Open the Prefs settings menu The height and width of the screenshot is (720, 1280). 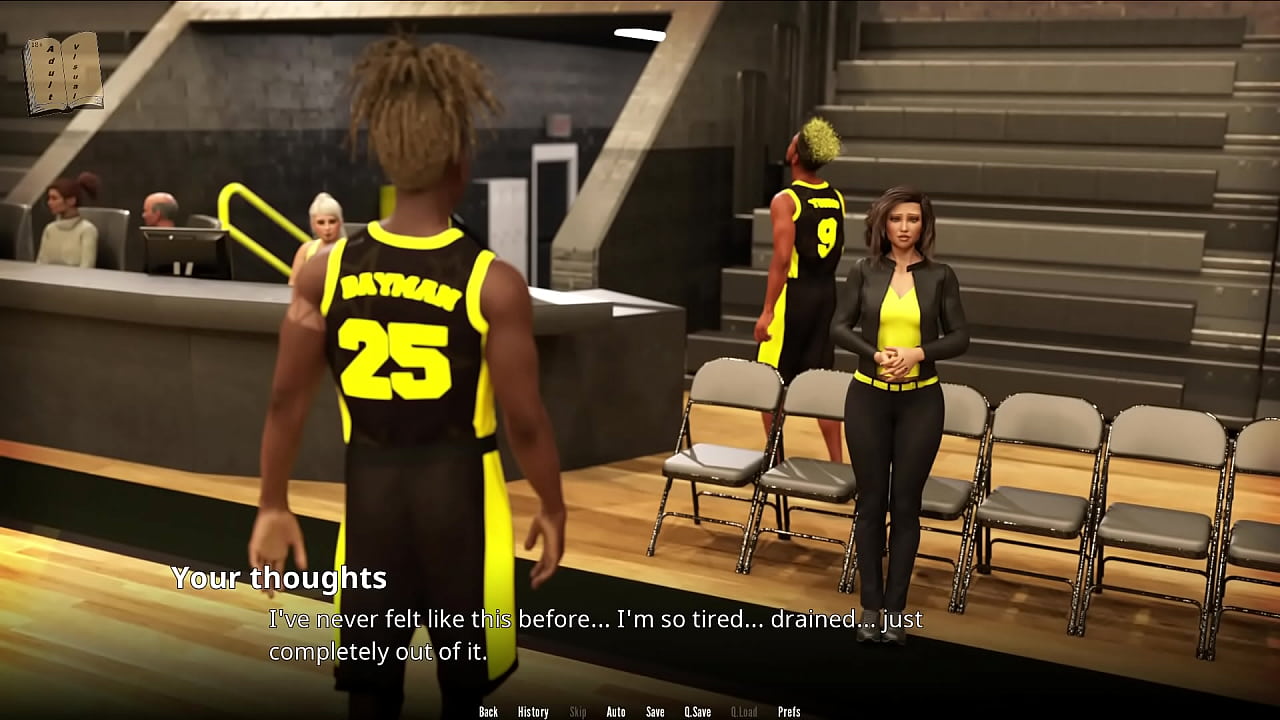[789, 712]
